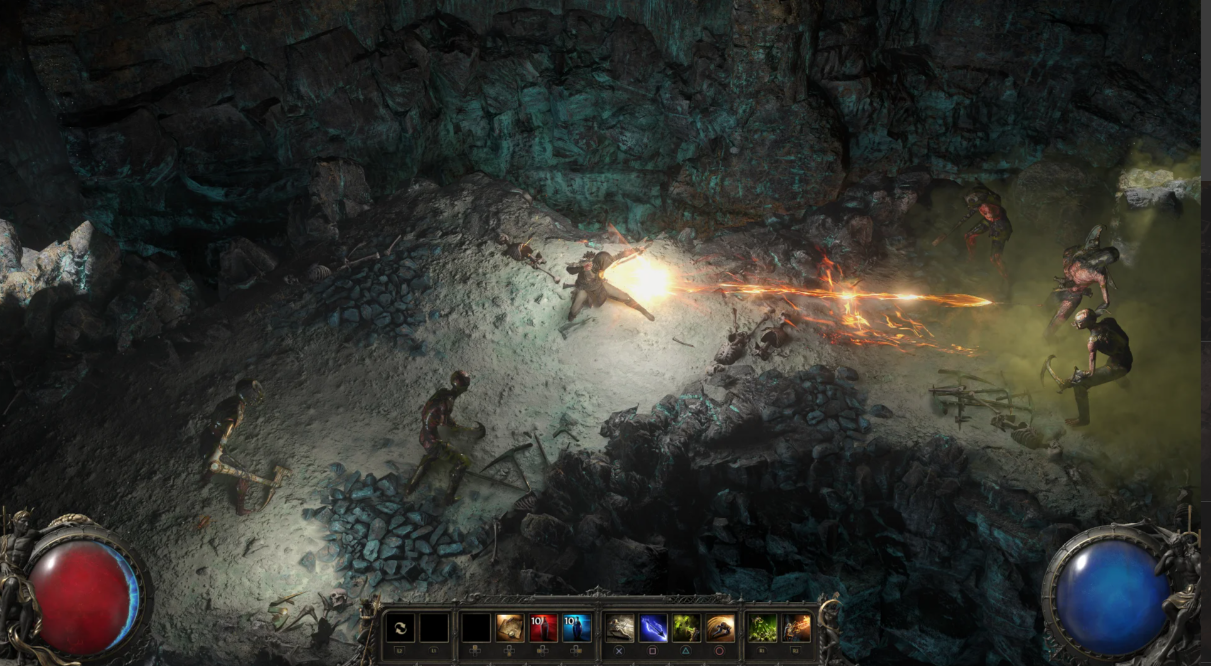Activate the blue lightning bolt skill
The width and height of the screenshot is (1211, 666).
pos(654,628)
